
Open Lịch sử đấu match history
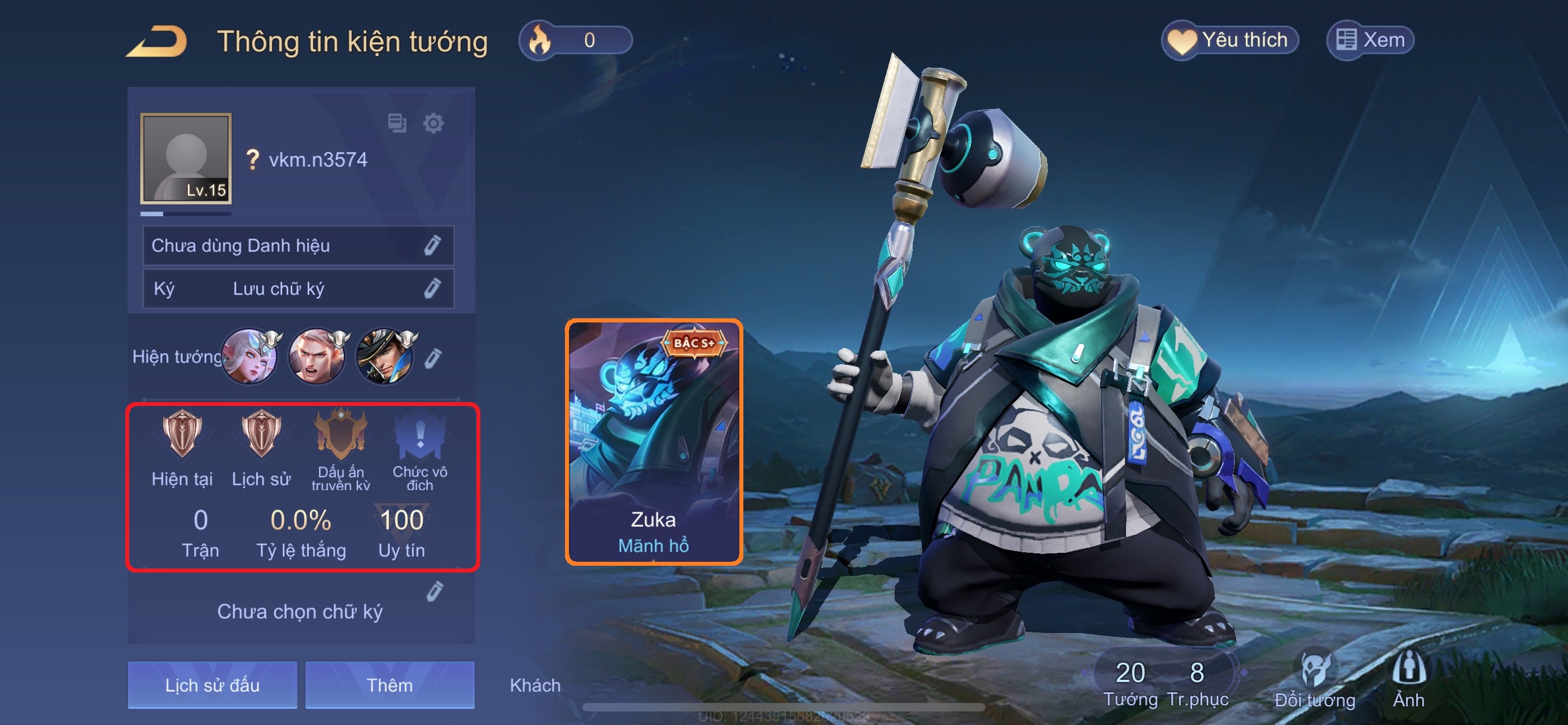(x=212, y=685)
